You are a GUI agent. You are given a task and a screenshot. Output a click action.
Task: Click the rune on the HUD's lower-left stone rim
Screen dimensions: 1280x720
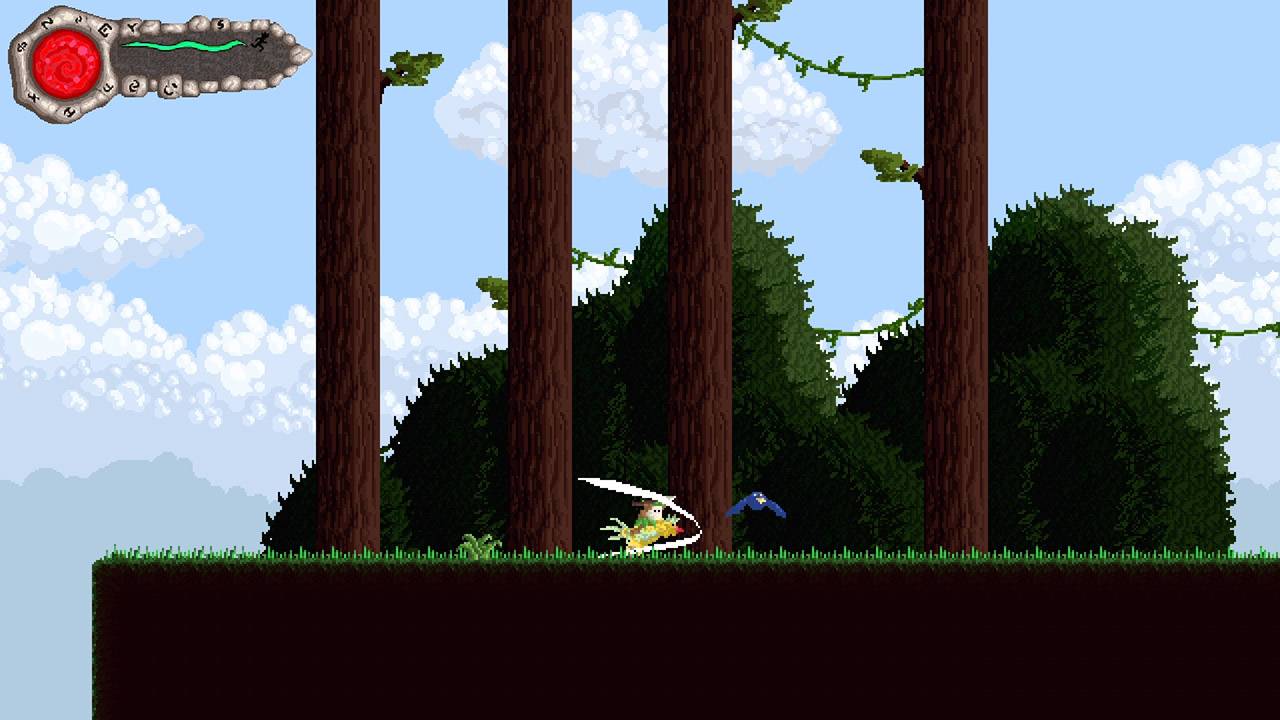[x=33, y=97]
